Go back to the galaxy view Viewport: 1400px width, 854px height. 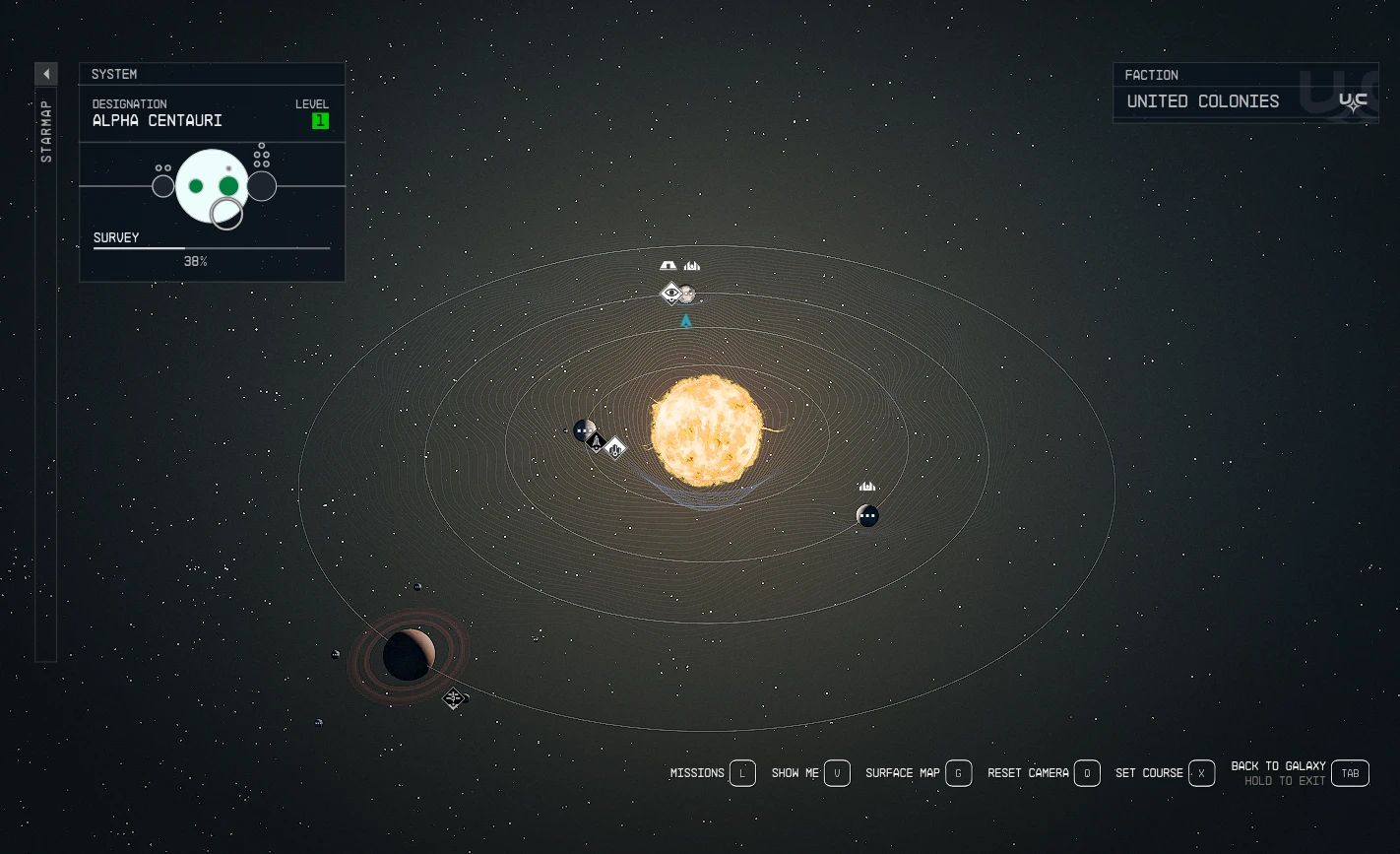pyautogui.click(x=1350, y=773)
